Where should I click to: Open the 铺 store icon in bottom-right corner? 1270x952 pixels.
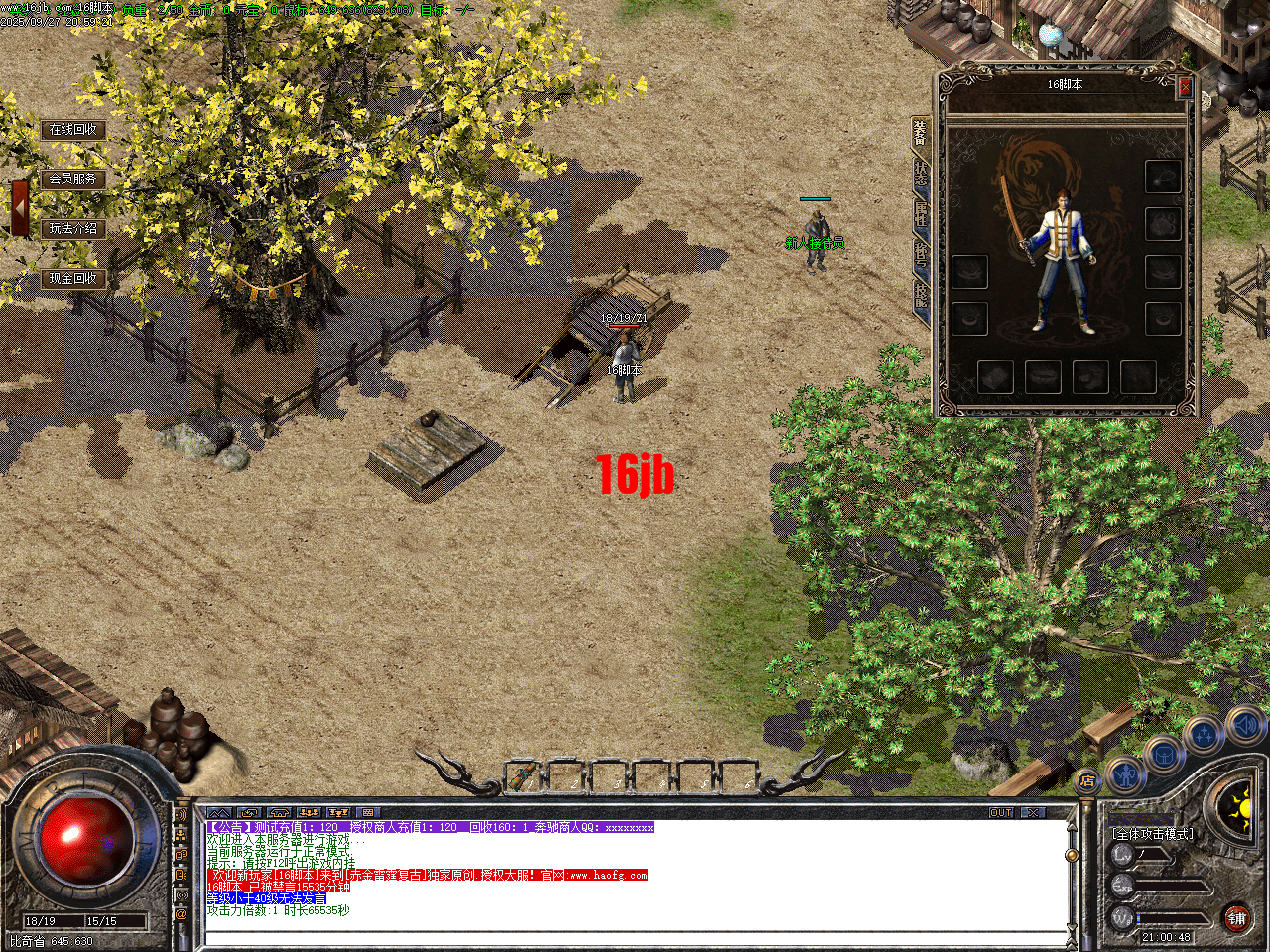click(1238, 920)
